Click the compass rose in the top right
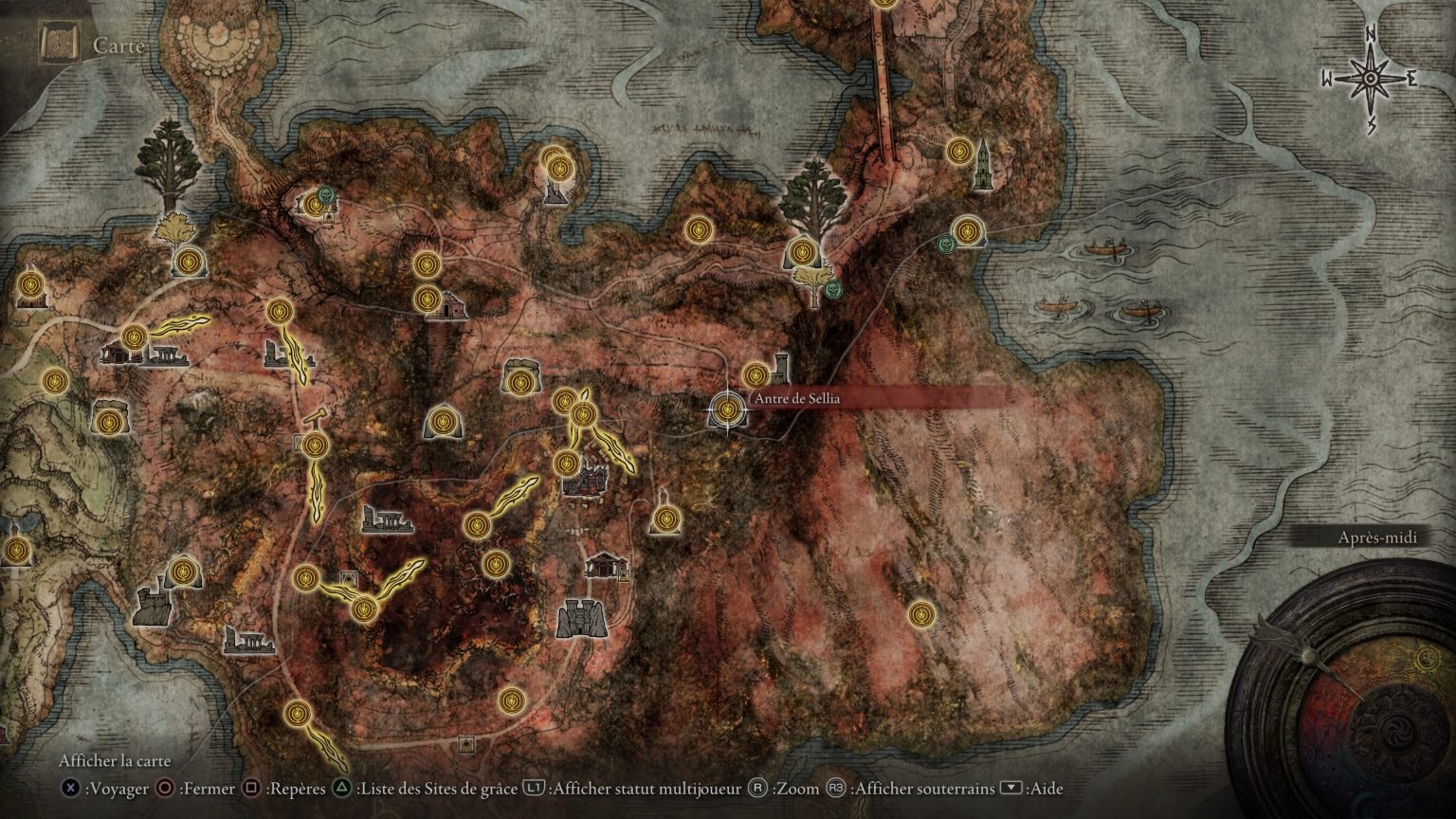 pyautogui.click(x=1368, y=76)
